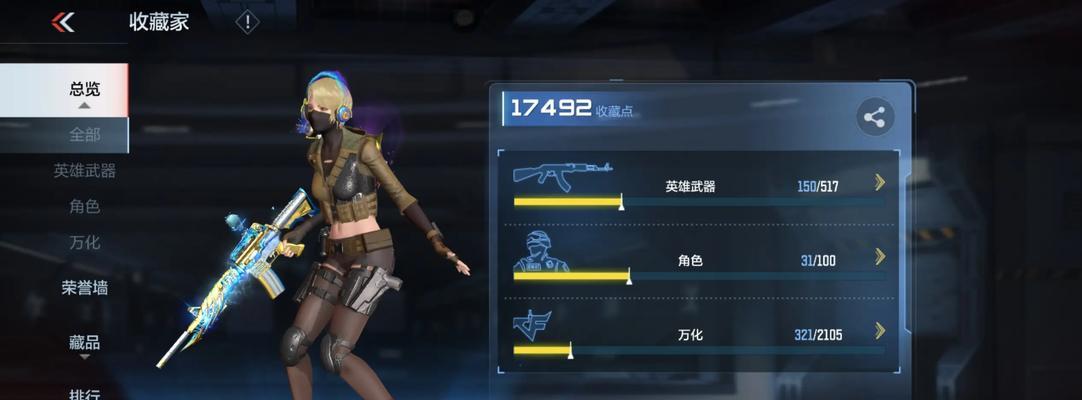Open the 万化 sidebar entry
The height and width of the screenshot is (400, 1082).
[x=84, y=242]
